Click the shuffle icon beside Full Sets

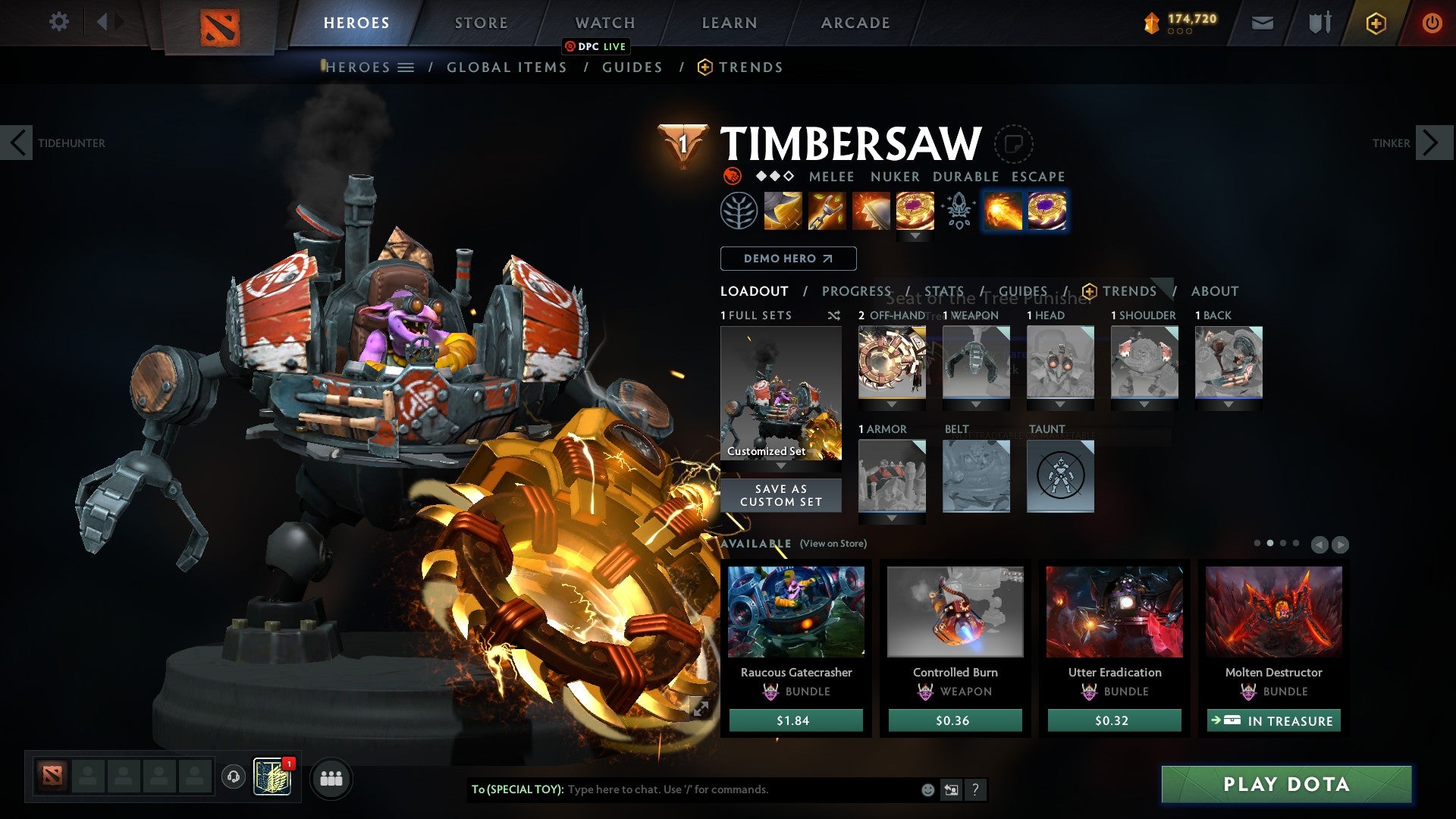834,315
